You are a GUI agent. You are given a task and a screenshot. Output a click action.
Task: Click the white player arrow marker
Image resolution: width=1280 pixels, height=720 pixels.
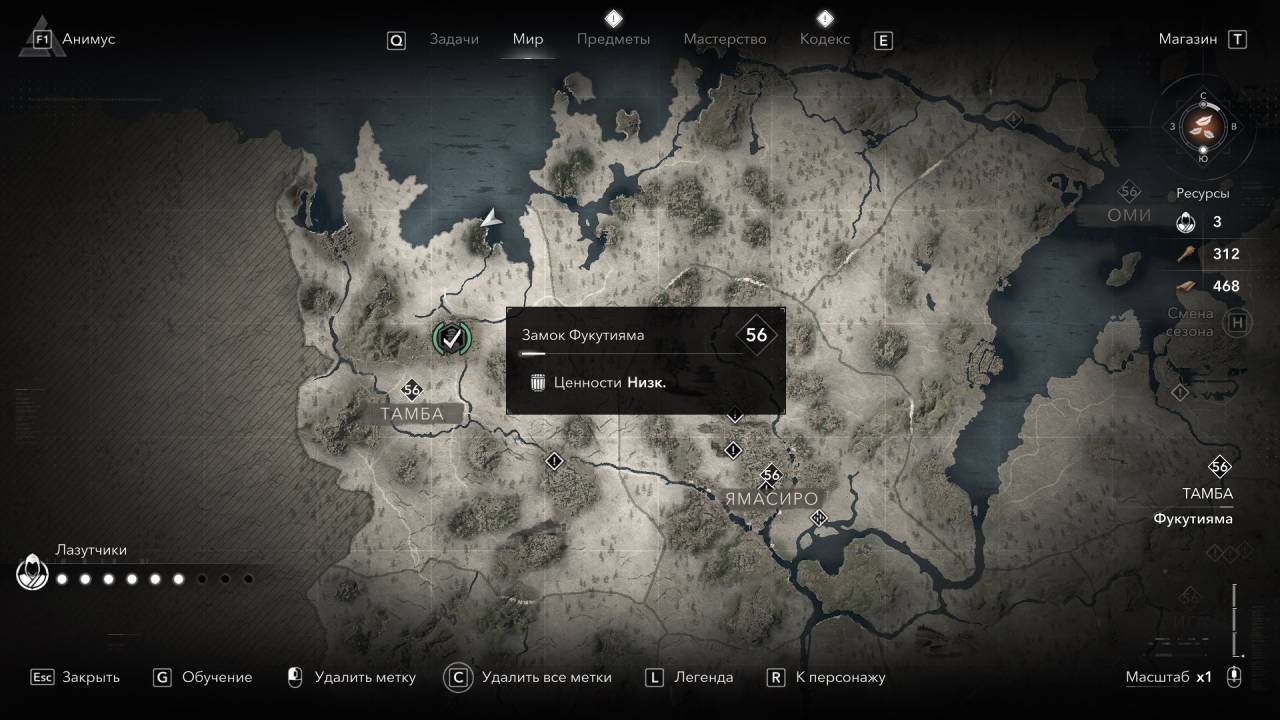pyautogui.click(x=490, y=219)
